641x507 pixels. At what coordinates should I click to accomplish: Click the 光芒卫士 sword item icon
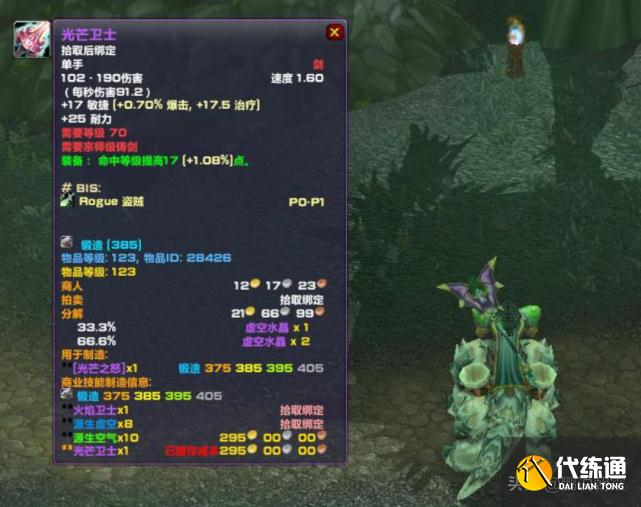tap(29, 40)
